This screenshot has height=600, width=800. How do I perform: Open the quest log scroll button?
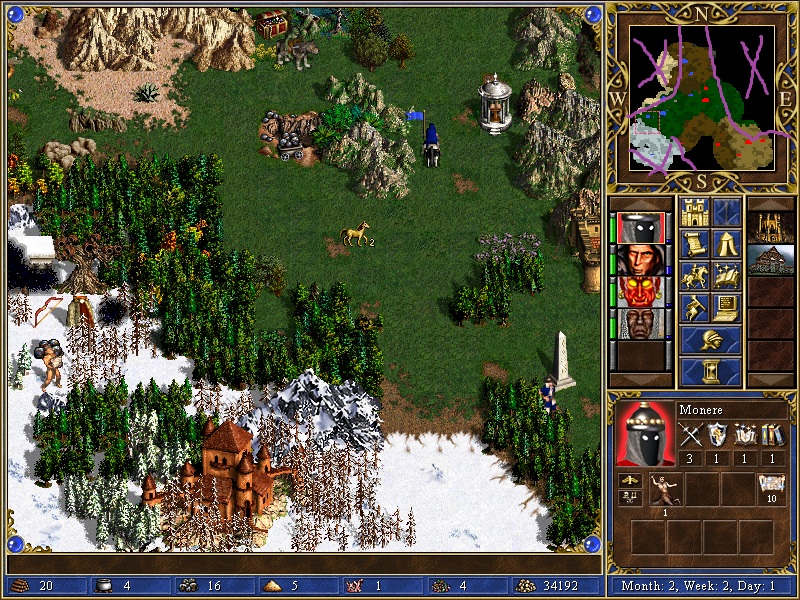(695, 244)
